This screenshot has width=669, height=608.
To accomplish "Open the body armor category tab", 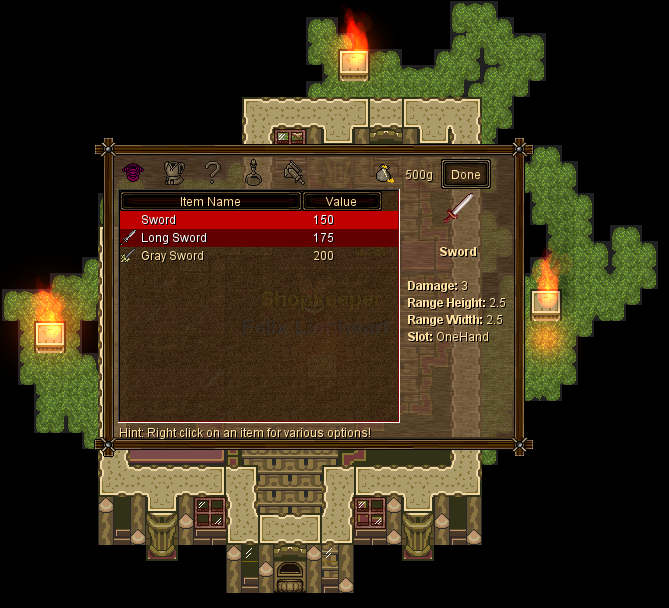I will pos(175,173).
